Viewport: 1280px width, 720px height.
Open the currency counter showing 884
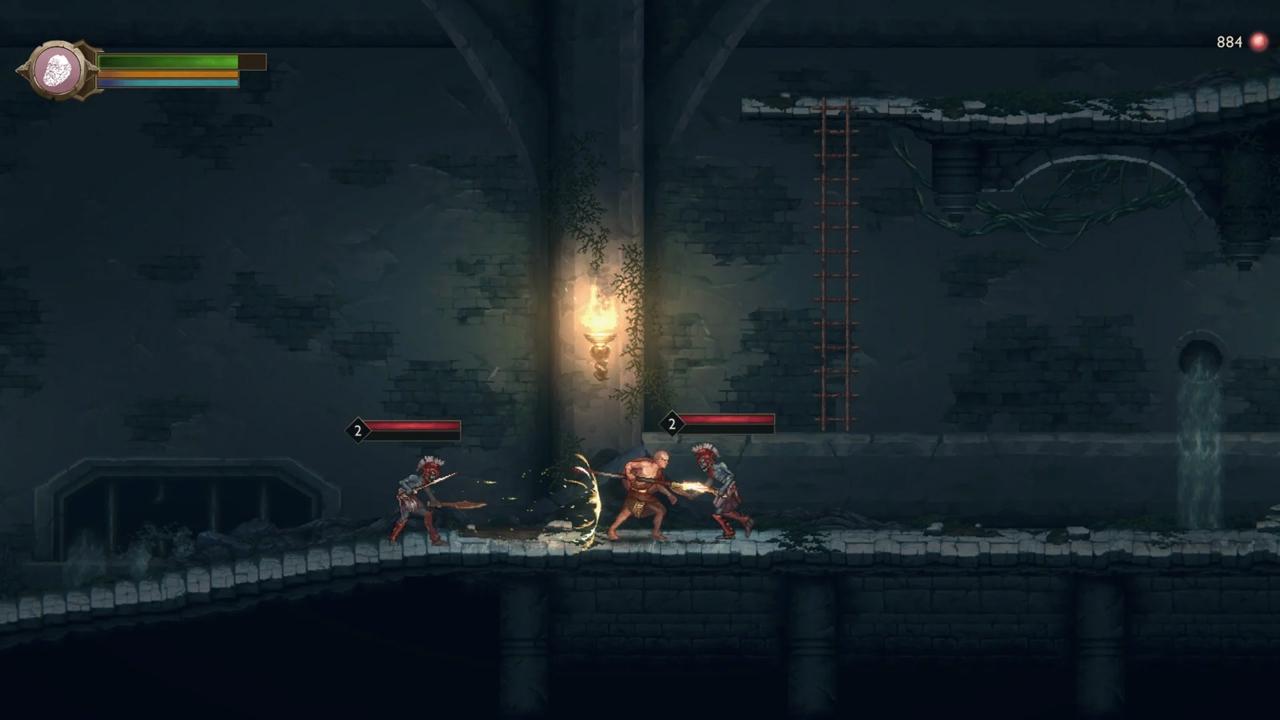click(1229, 42)
